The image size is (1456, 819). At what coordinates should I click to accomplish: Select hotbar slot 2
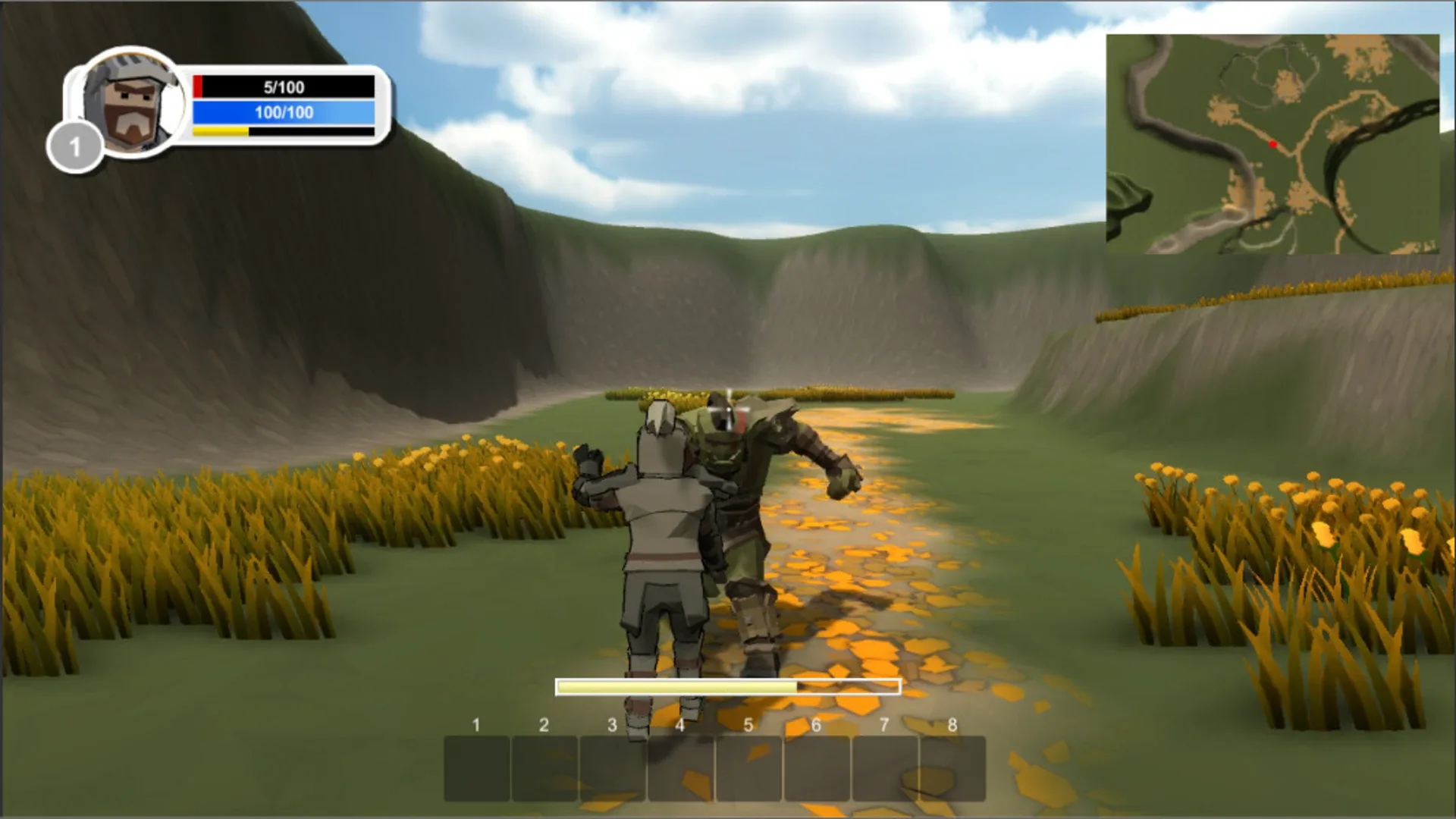pos(544,767)
